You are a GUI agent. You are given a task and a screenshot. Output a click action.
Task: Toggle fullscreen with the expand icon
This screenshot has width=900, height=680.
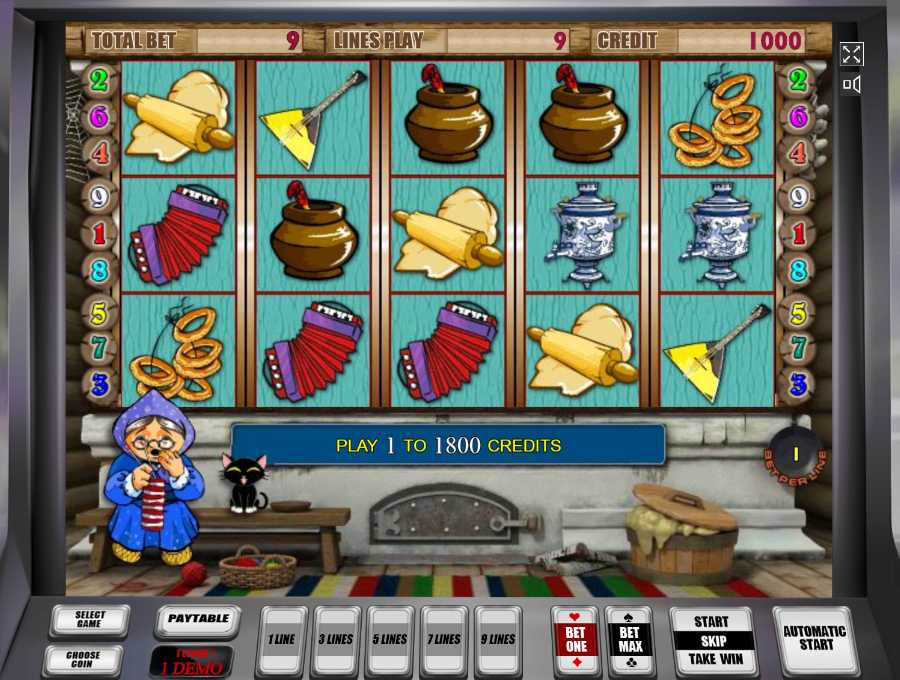click(x=851, y=54)
